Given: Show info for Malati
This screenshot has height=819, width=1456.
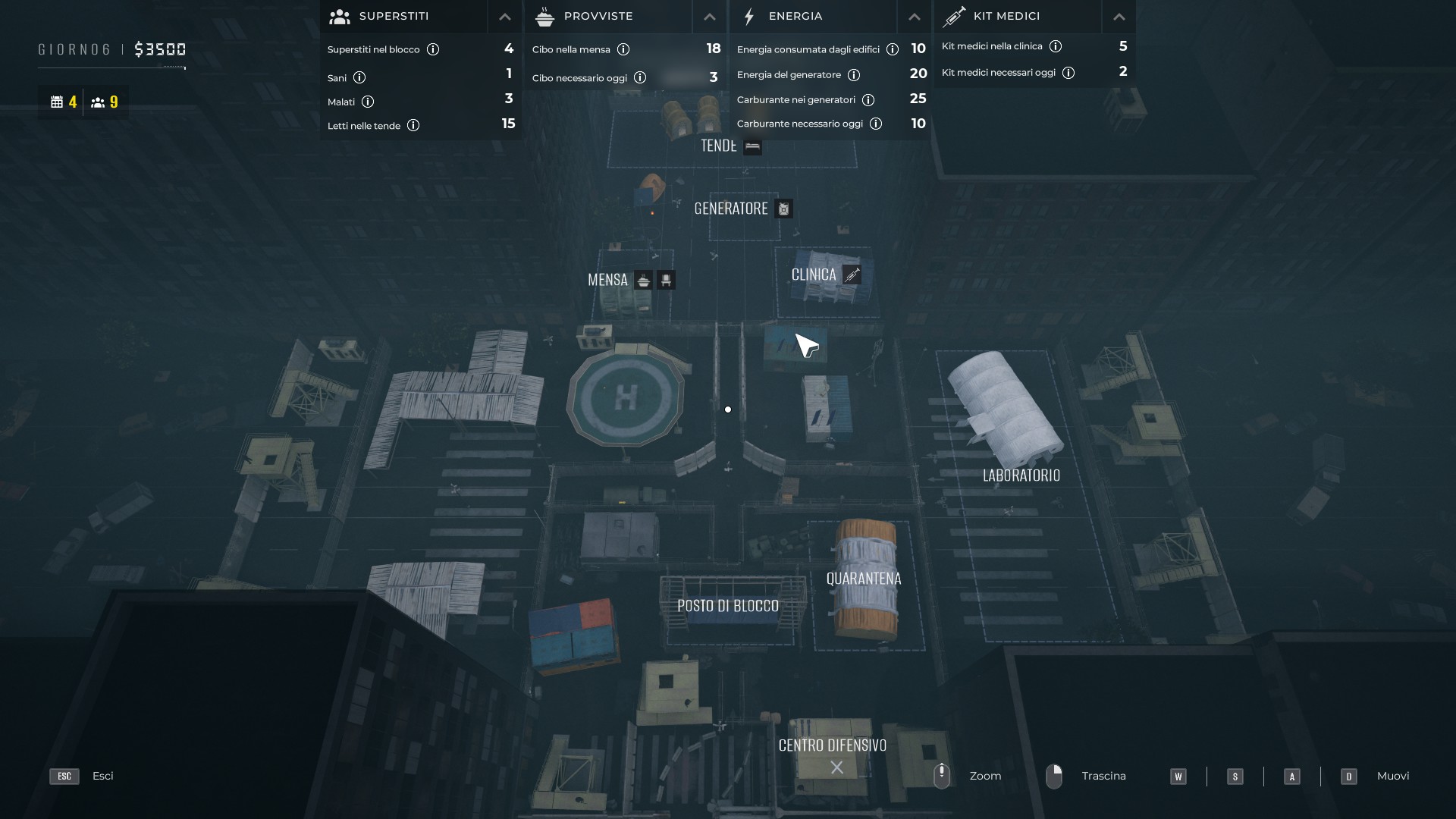Looking at the screenshot, I should pyautogui.click(x=368, y=102).
